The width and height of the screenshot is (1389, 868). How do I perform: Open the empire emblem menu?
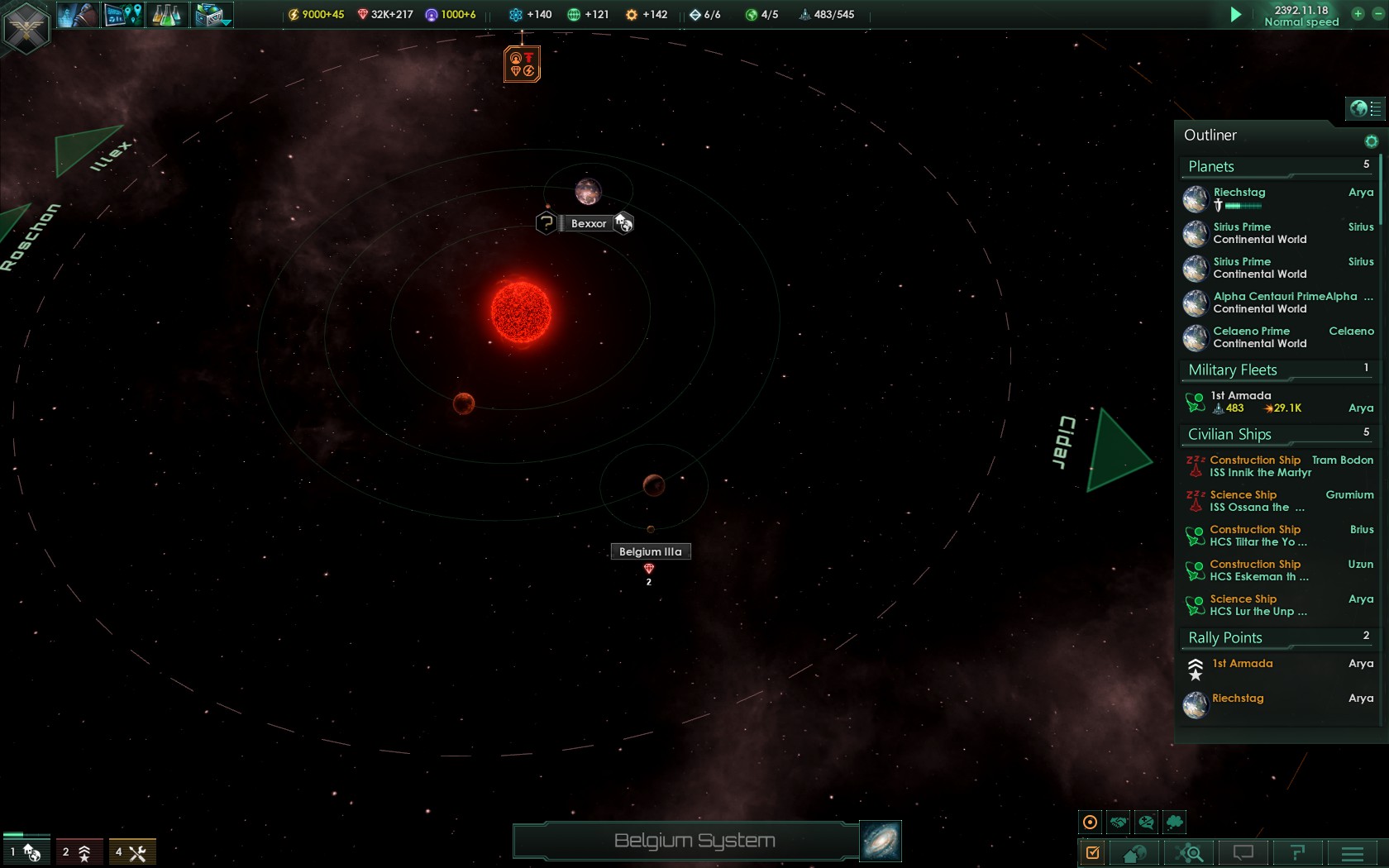[26, 27]
